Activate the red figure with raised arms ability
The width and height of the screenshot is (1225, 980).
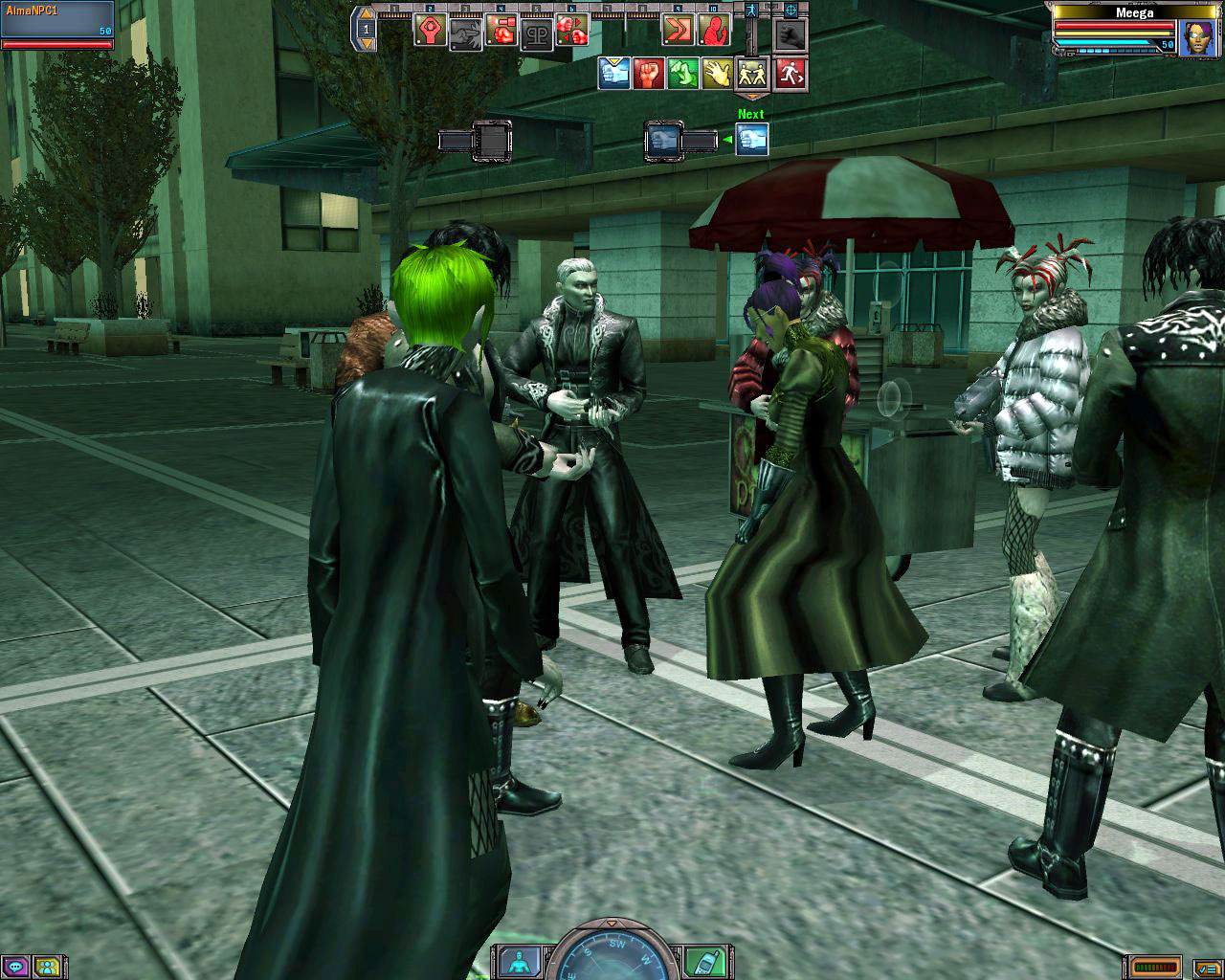pyautogui.click(x=430, y=30)
